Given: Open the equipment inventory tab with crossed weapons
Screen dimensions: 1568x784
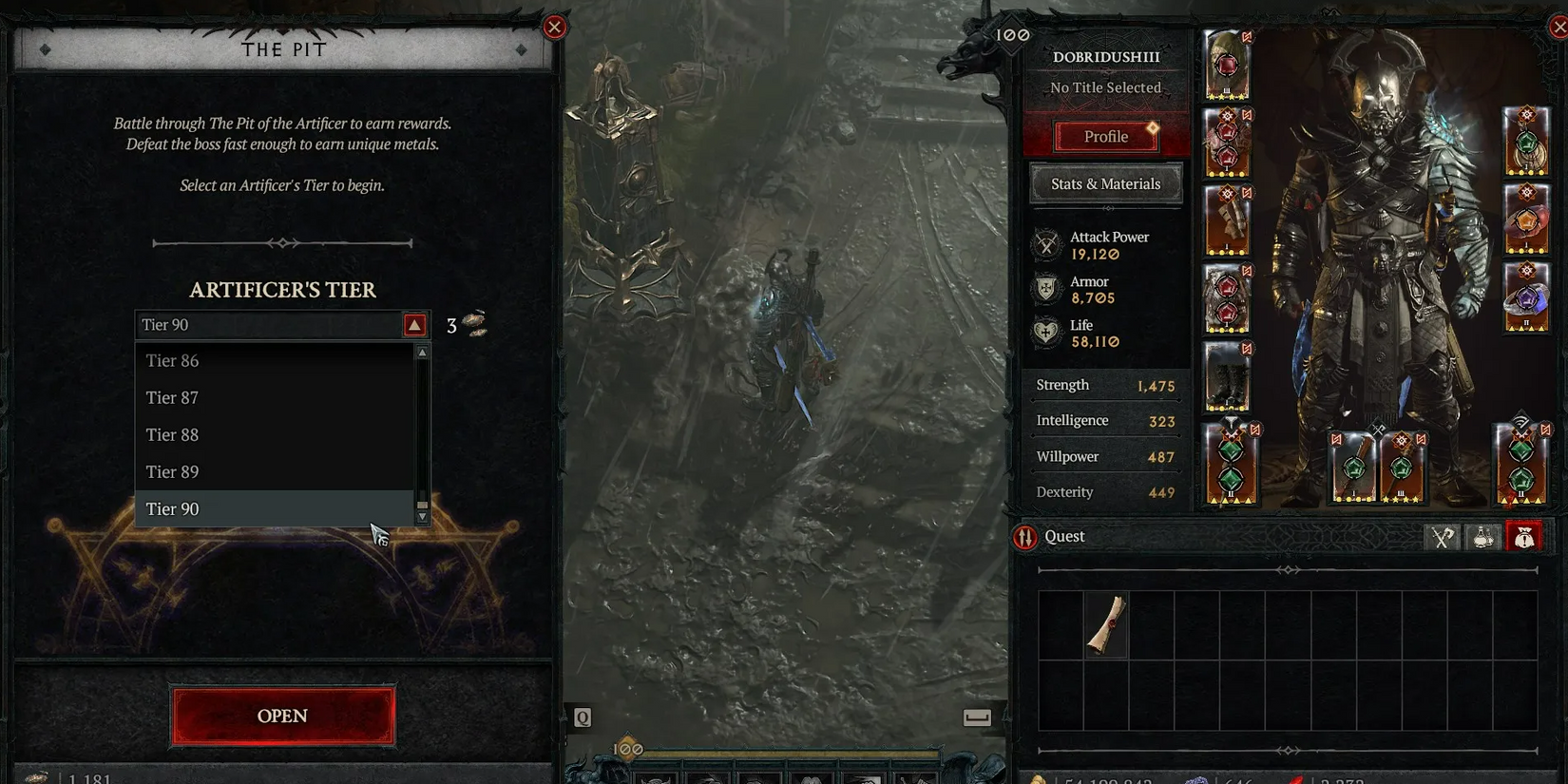Looking at the screenshot, I should point(1443,538).
